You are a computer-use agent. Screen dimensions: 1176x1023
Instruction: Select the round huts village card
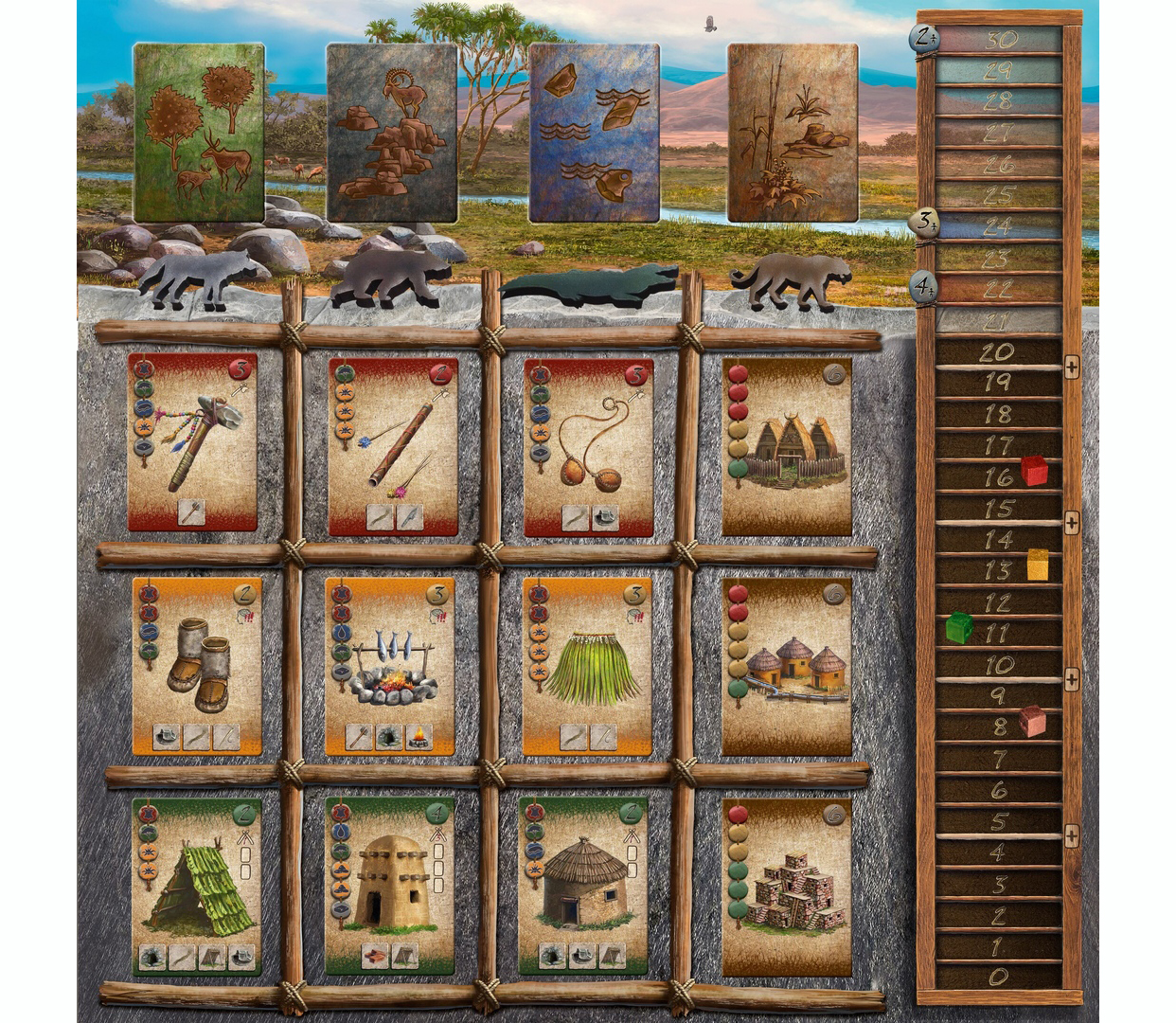(x=787, y=666)
